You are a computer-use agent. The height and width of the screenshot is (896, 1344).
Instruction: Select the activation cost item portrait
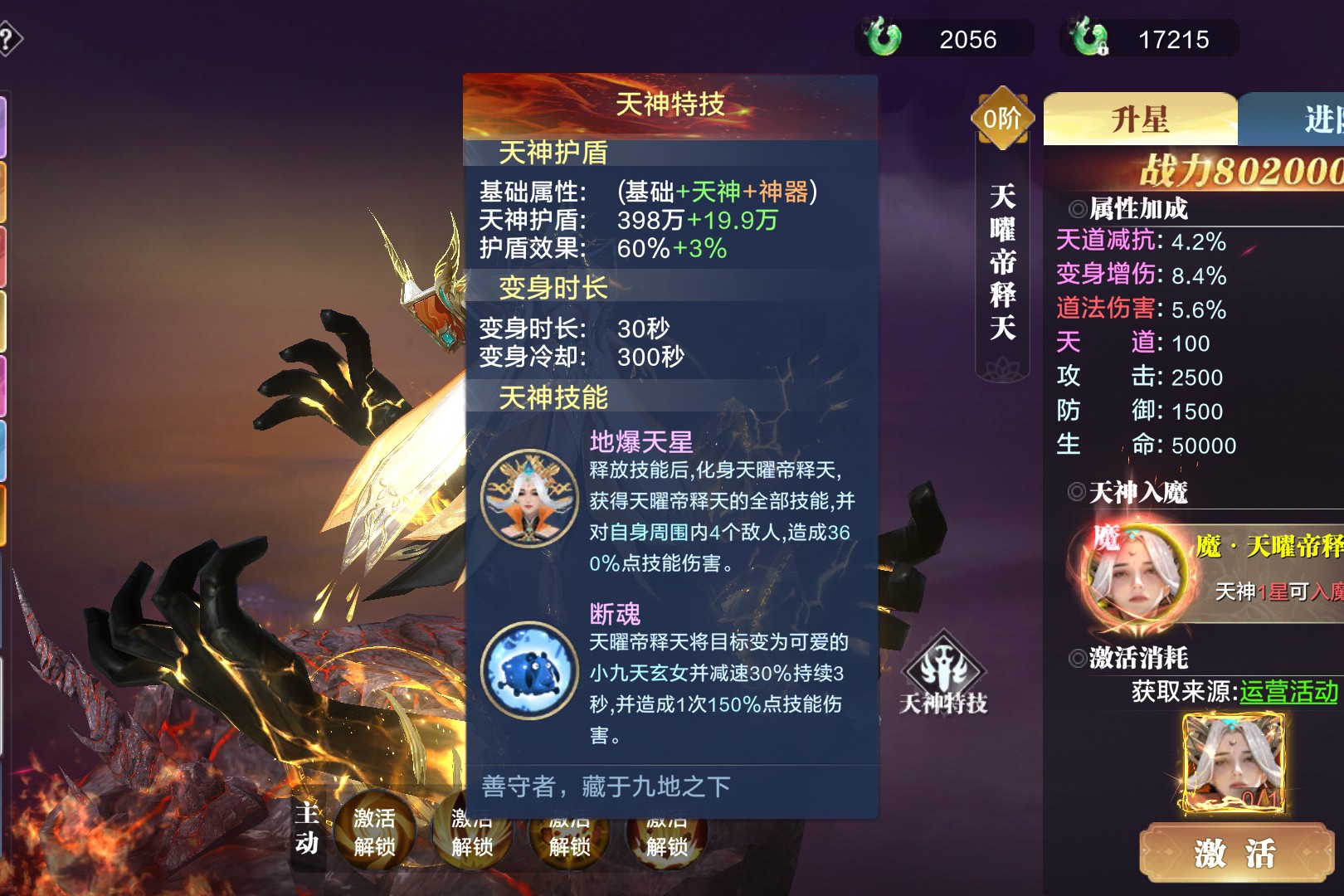(1234, 763)
